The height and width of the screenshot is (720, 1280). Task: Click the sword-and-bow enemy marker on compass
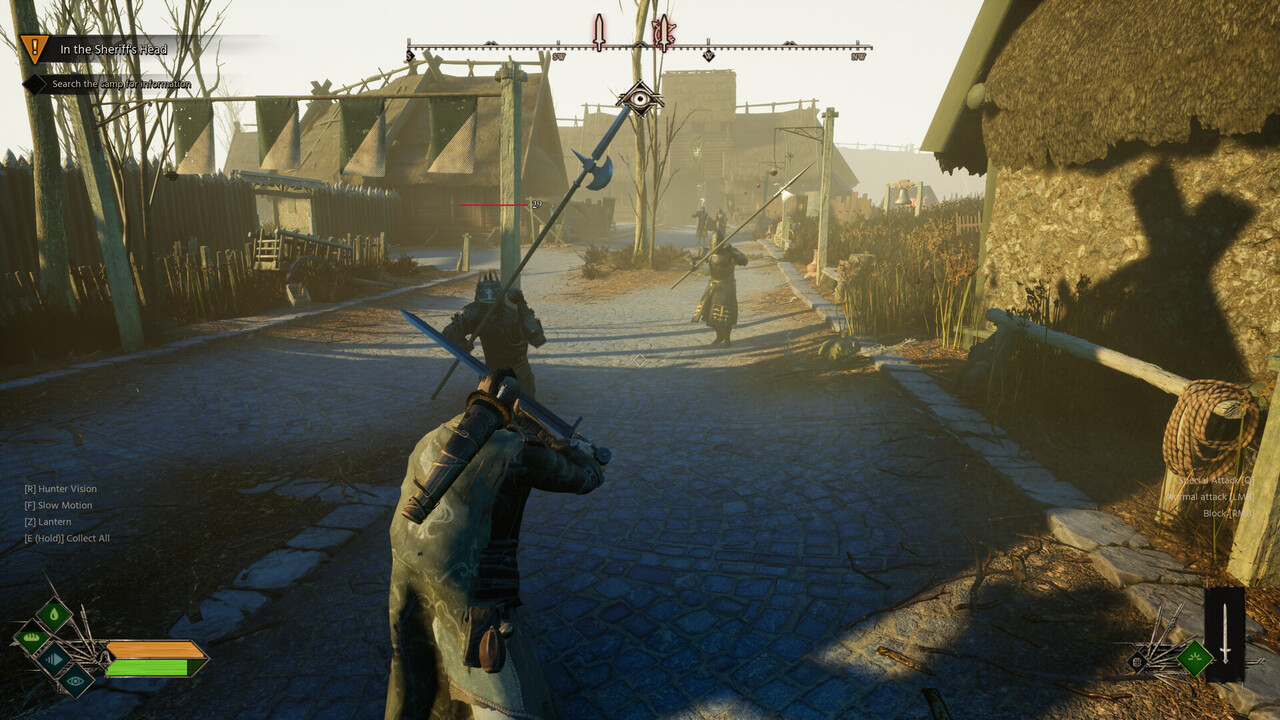(x=663, y=31)
